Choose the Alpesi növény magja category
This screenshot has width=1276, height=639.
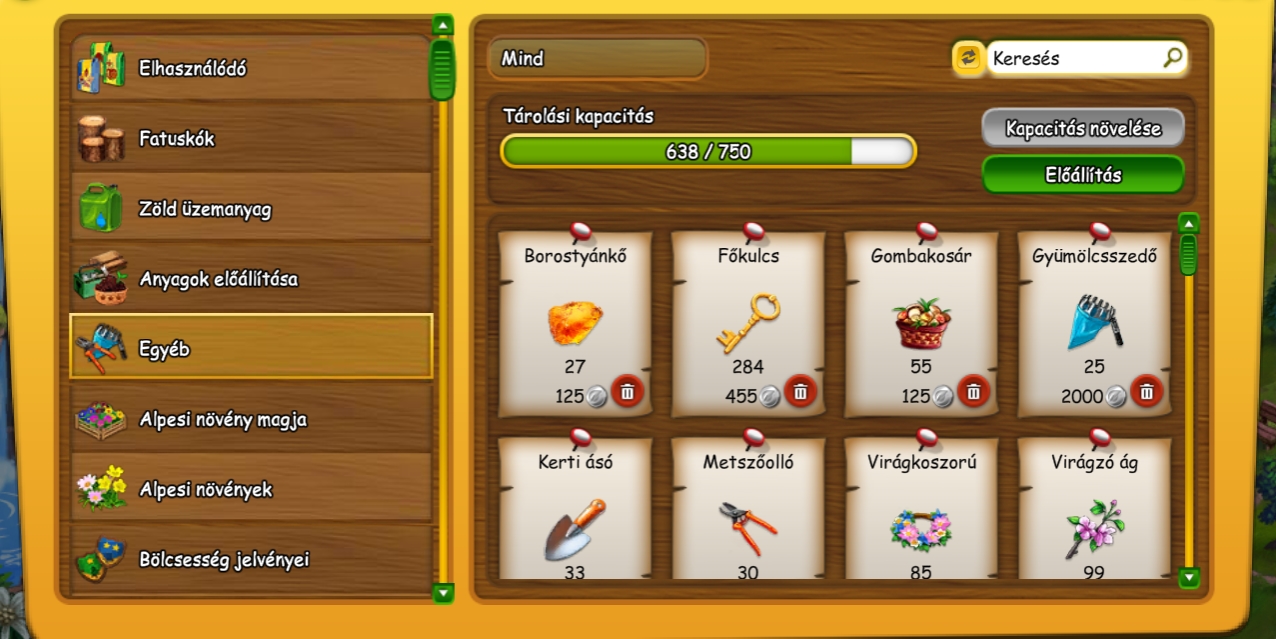tap(250, 419)
